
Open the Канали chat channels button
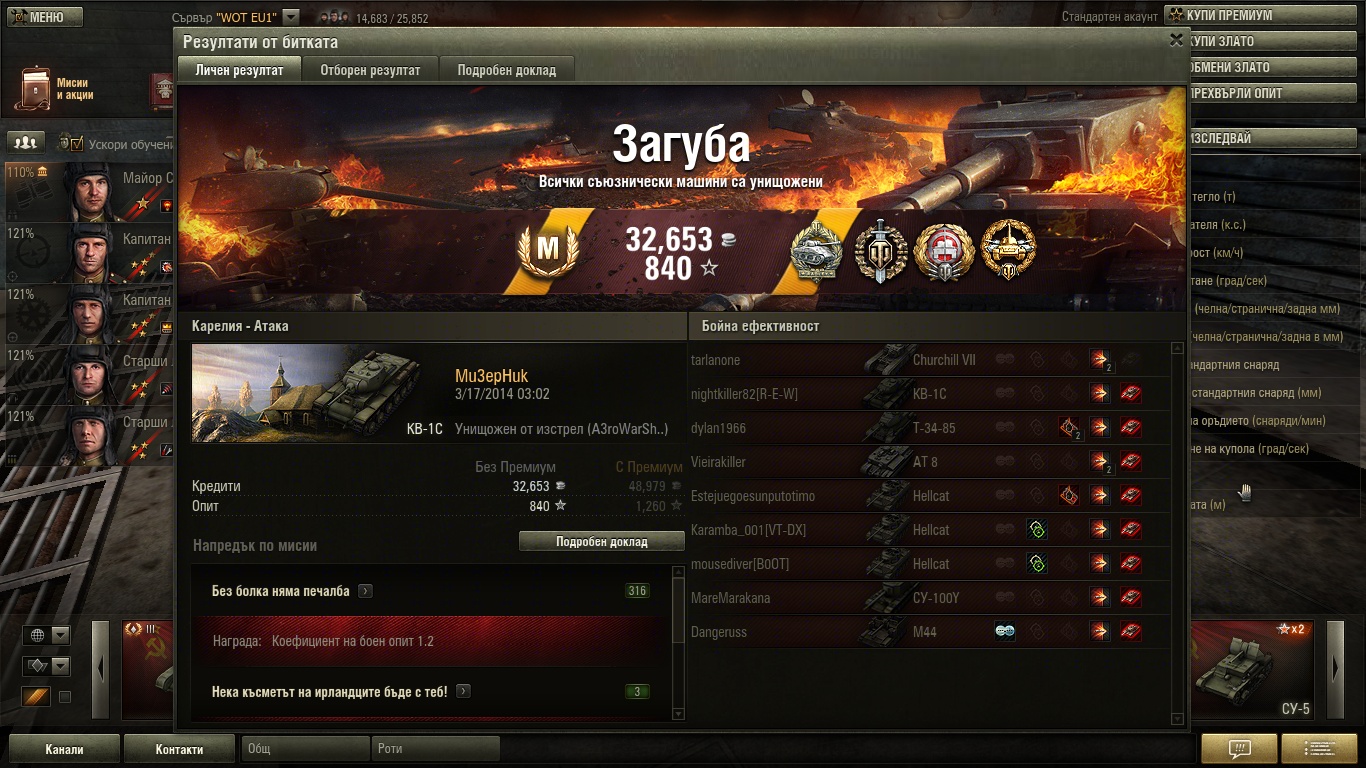(64, 749)
